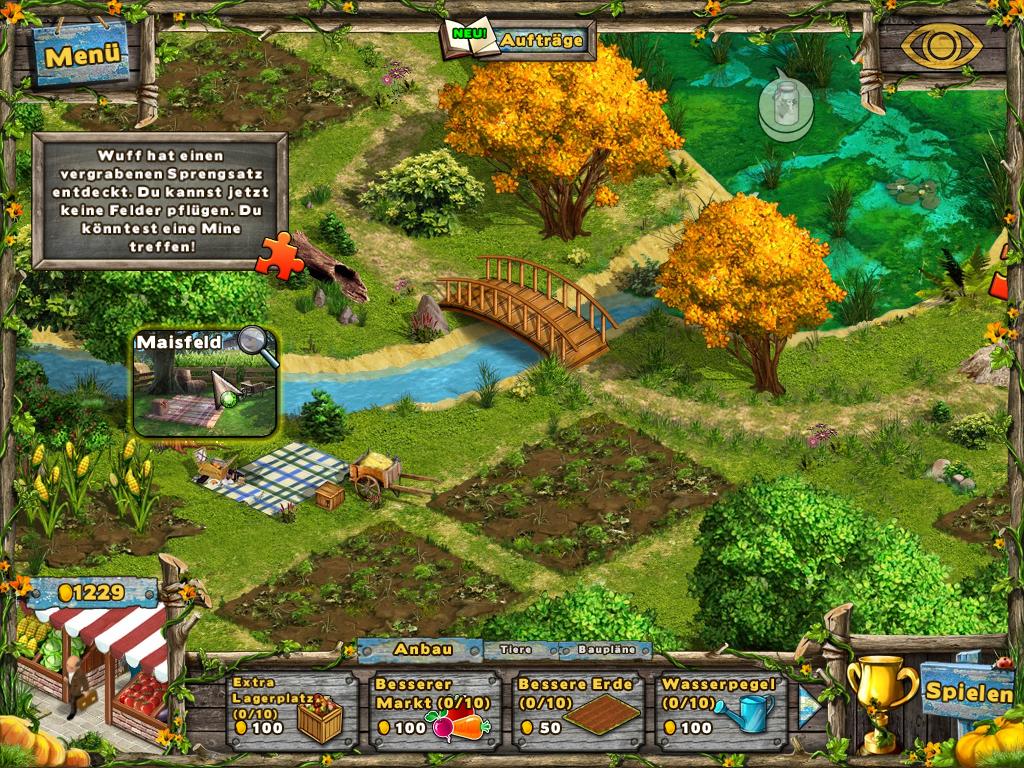Viewport: 1024px width, 768px height.
Task: Switch to the Baupläne tab
Action: pyautogui.click(x=607, y=650)
